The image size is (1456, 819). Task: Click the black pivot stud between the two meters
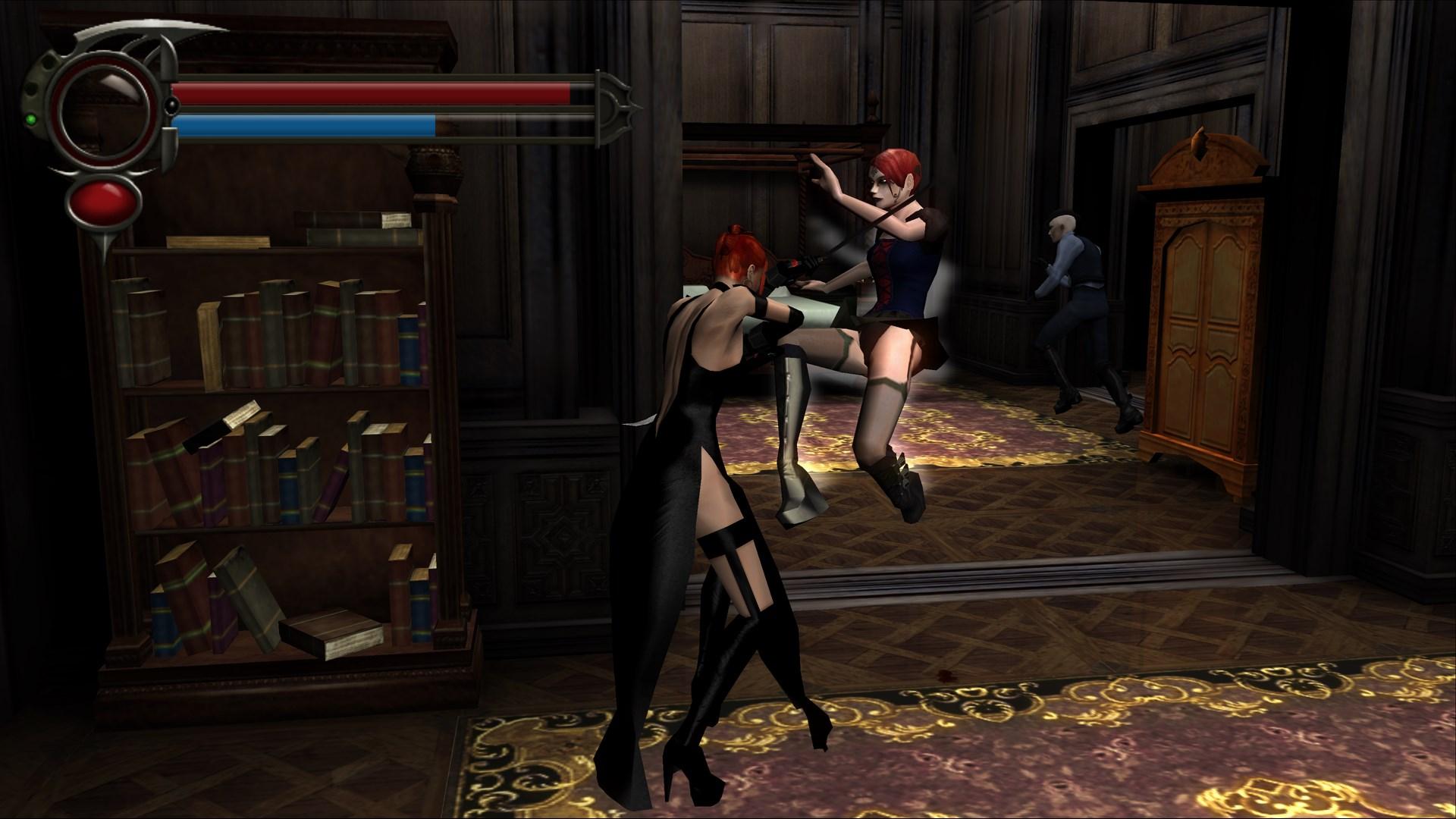point(171,105)
